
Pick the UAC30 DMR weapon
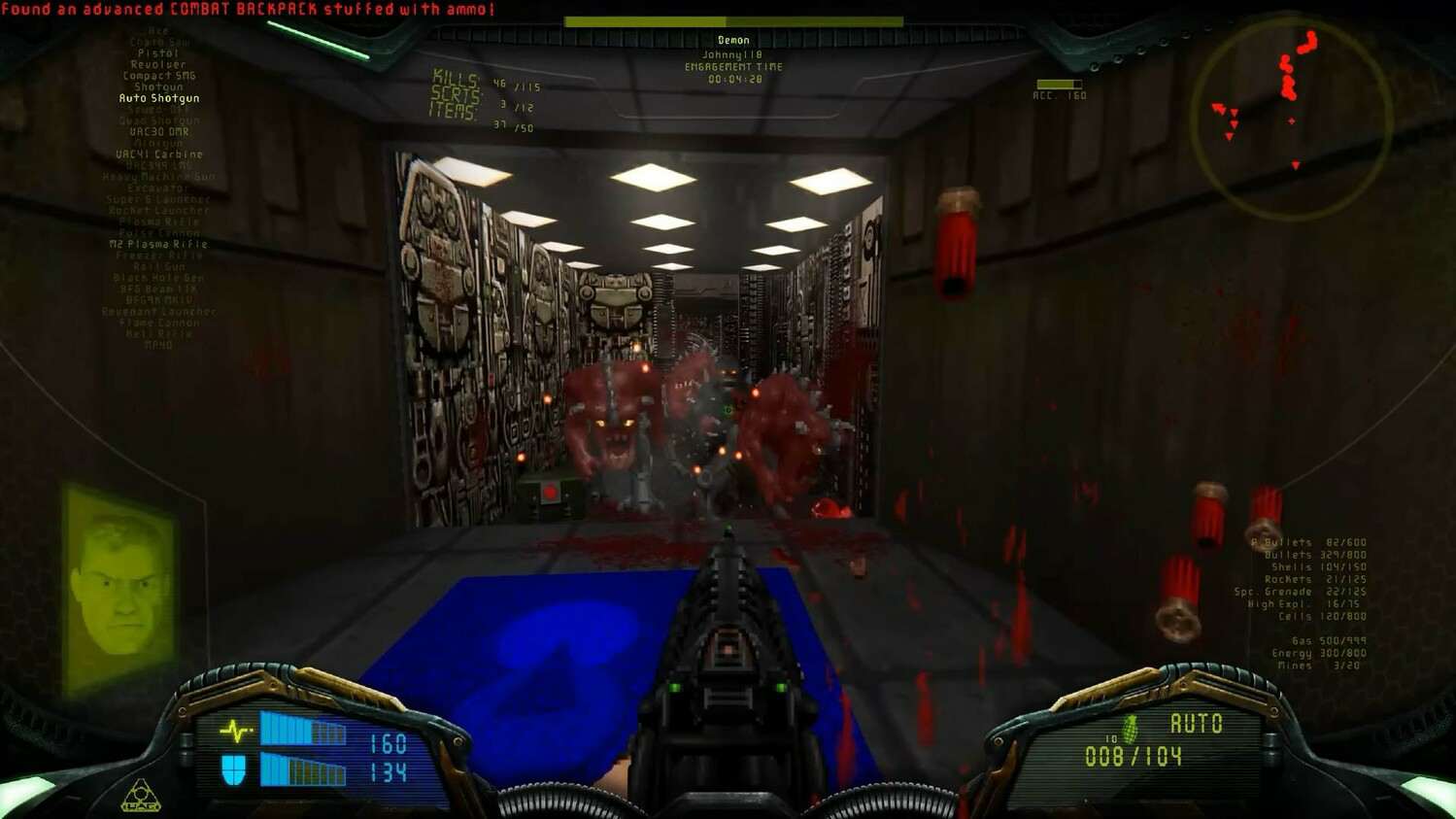point(159,132)
